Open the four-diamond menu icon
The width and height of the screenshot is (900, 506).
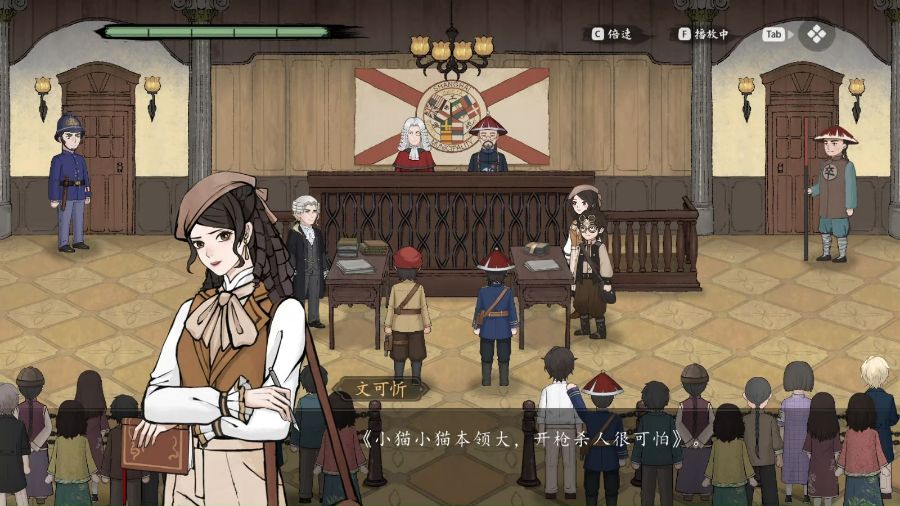[816, 34]
